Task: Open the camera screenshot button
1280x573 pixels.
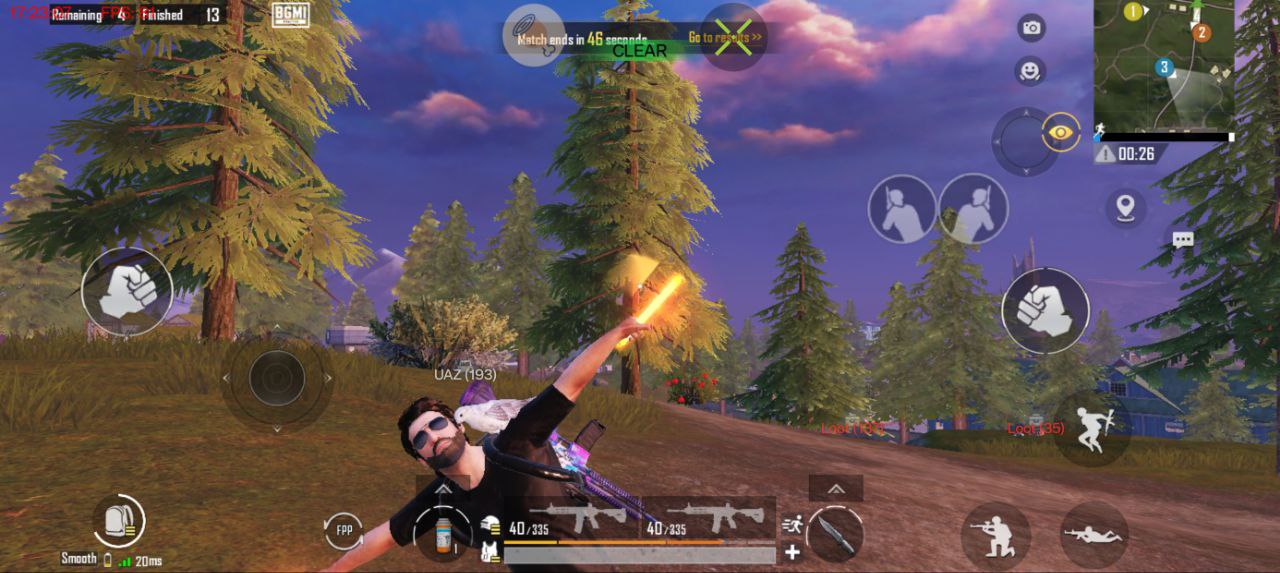Action: point(1031,28)
